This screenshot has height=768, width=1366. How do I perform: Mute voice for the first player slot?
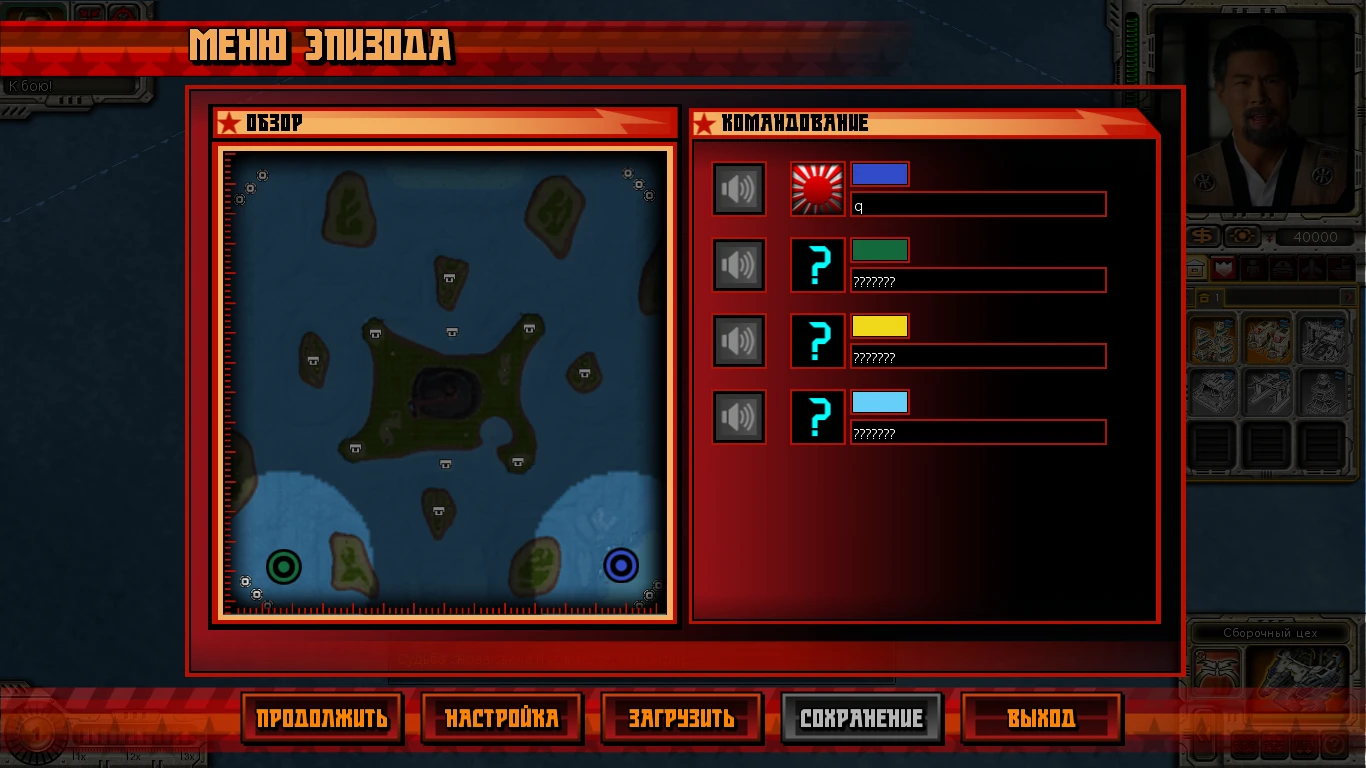pos(738,188)
